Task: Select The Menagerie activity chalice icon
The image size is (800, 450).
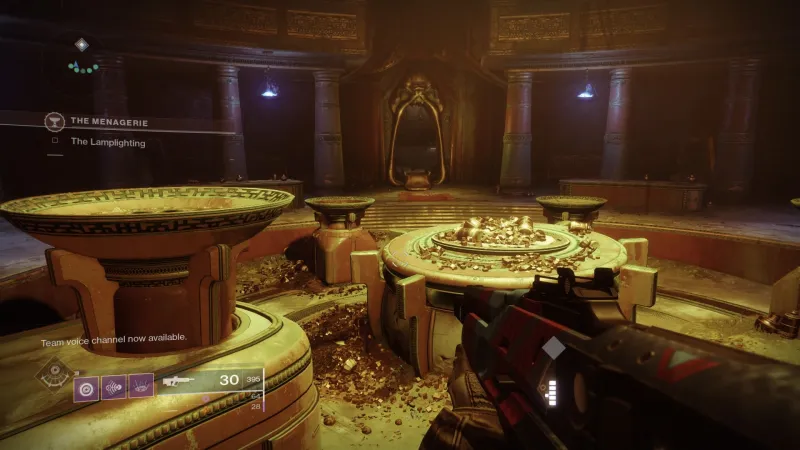Action: tap(54, 122)
